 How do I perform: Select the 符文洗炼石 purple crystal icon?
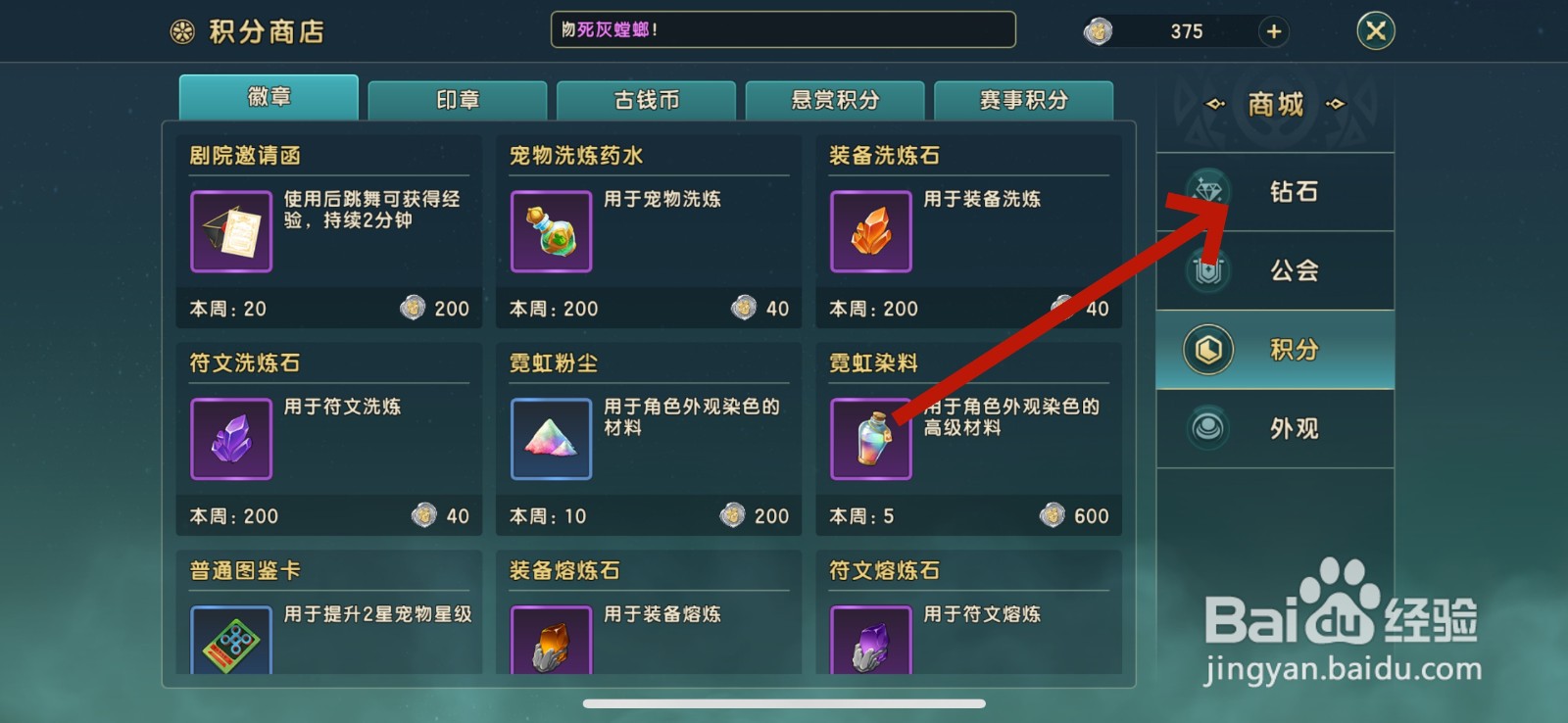point(231,439)
